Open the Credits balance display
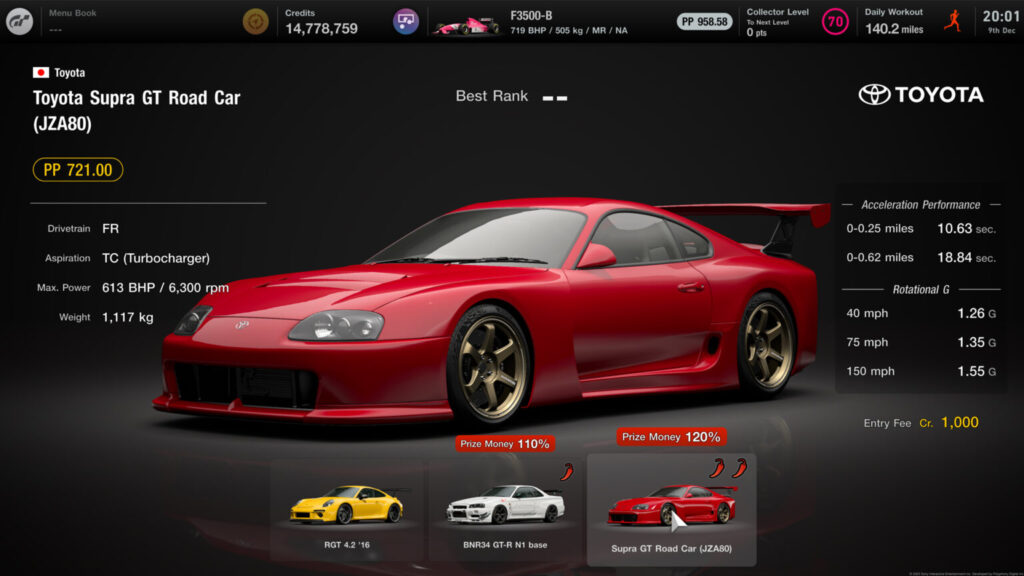This screenshot has height=576, width=1024. 320,21
